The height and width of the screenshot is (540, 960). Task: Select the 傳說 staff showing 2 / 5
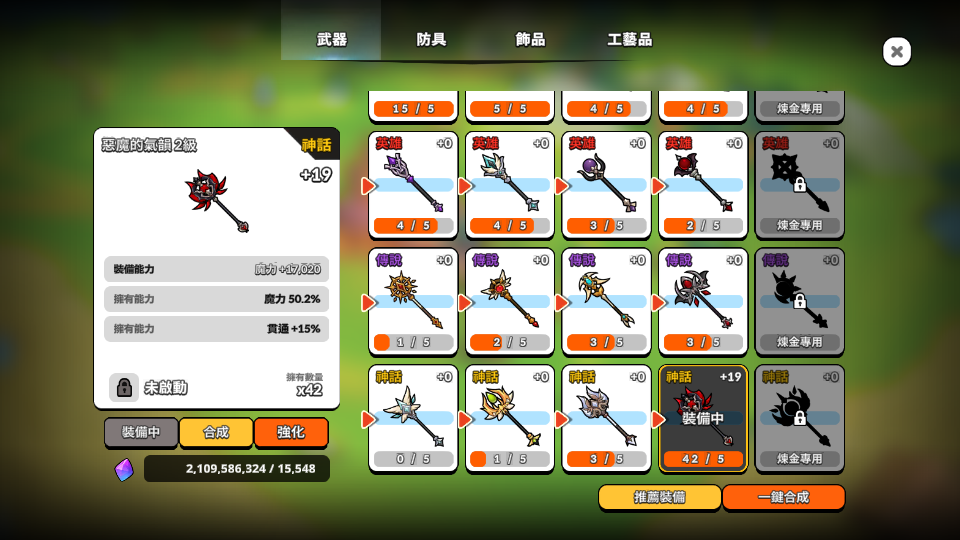510,301
